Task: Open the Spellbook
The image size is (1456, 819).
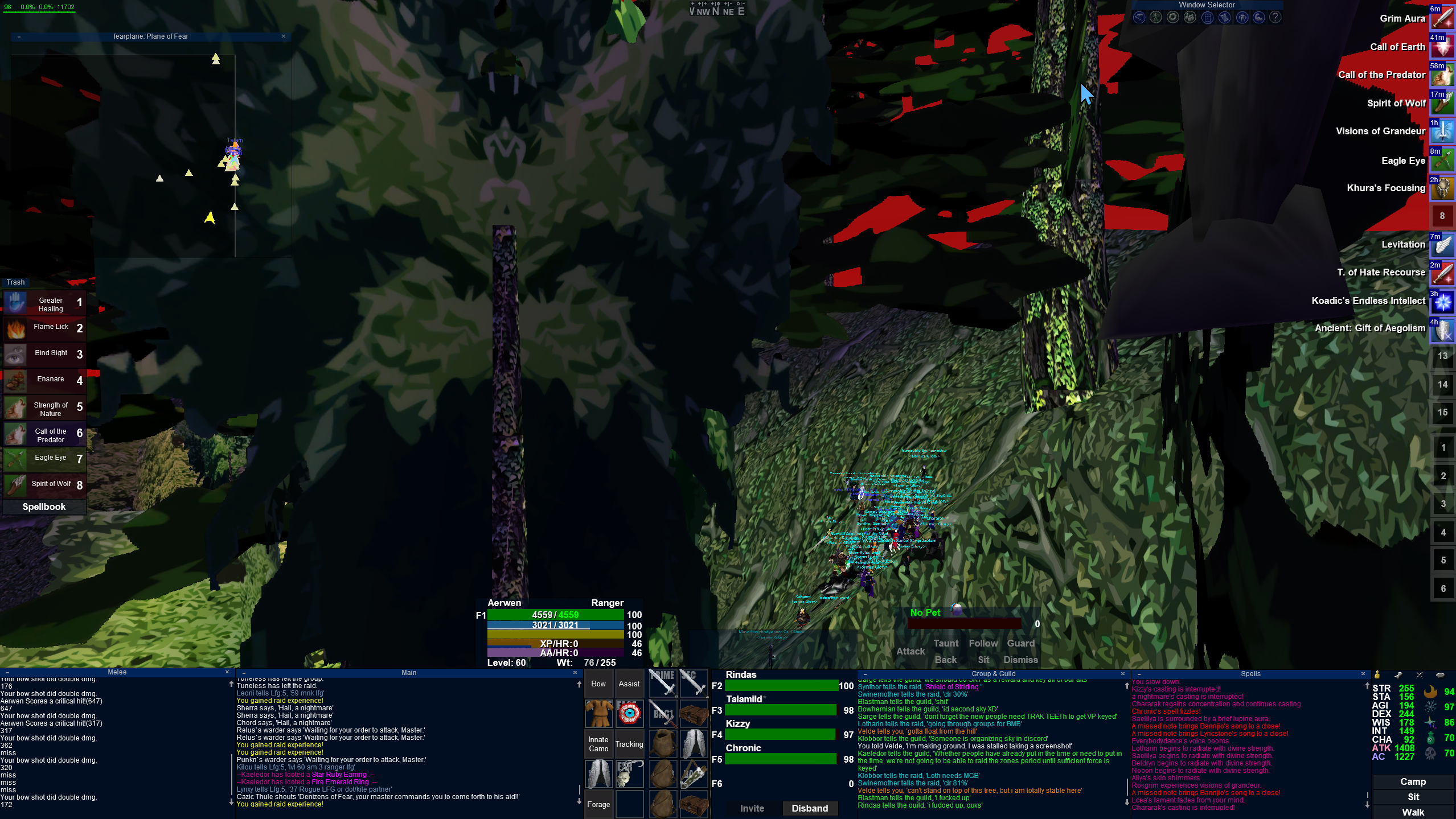Action: [44, 507]
